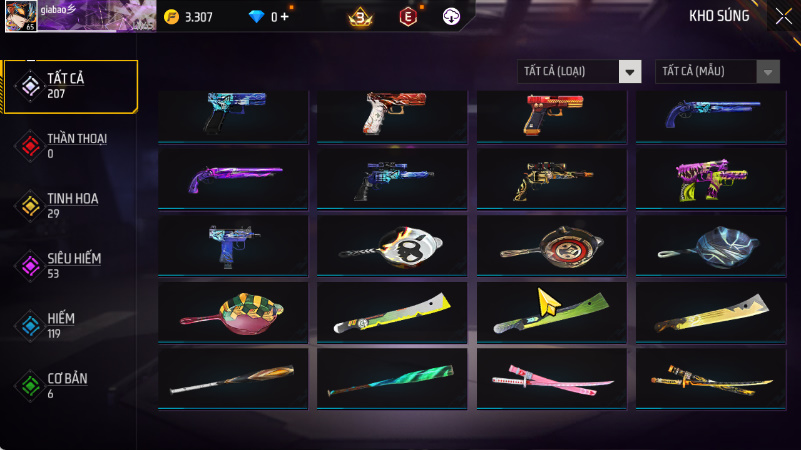Click the plus button to add diamonds
The width and height of the screenshot is (801, 450).
click(x=284, y=17)
